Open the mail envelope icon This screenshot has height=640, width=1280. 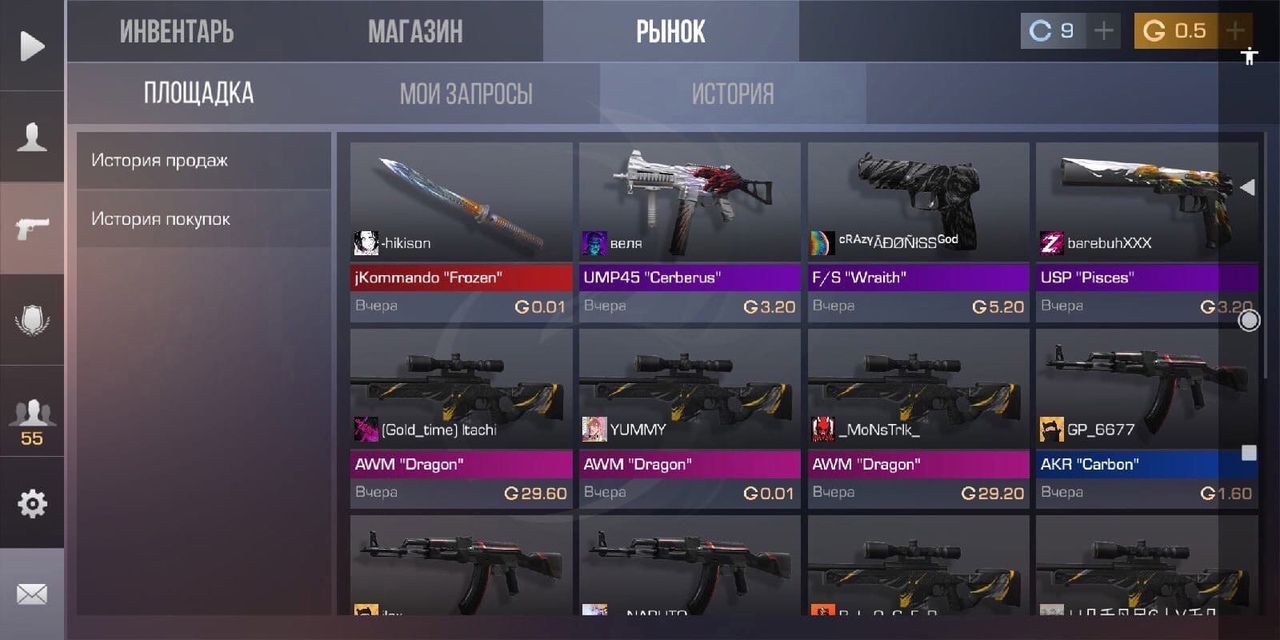click(x=32, y=594)
